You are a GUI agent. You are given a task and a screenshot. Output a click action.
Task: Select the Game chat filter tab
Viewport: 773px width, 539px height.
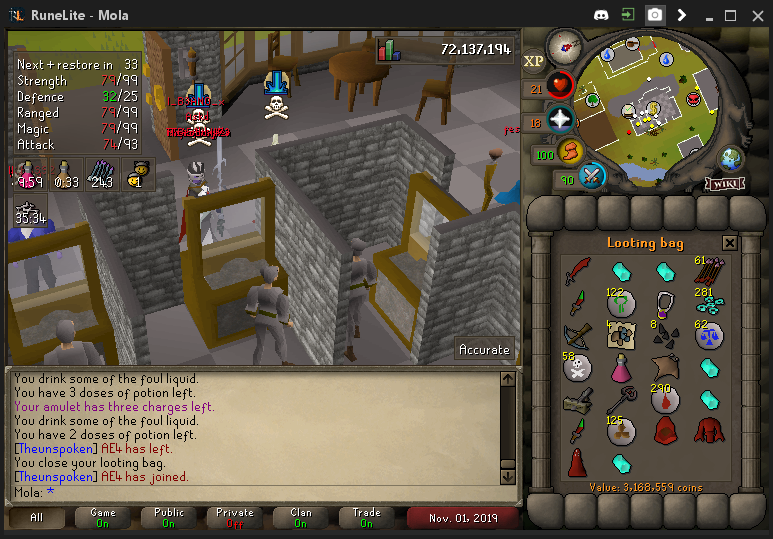[x=103, y=517]
